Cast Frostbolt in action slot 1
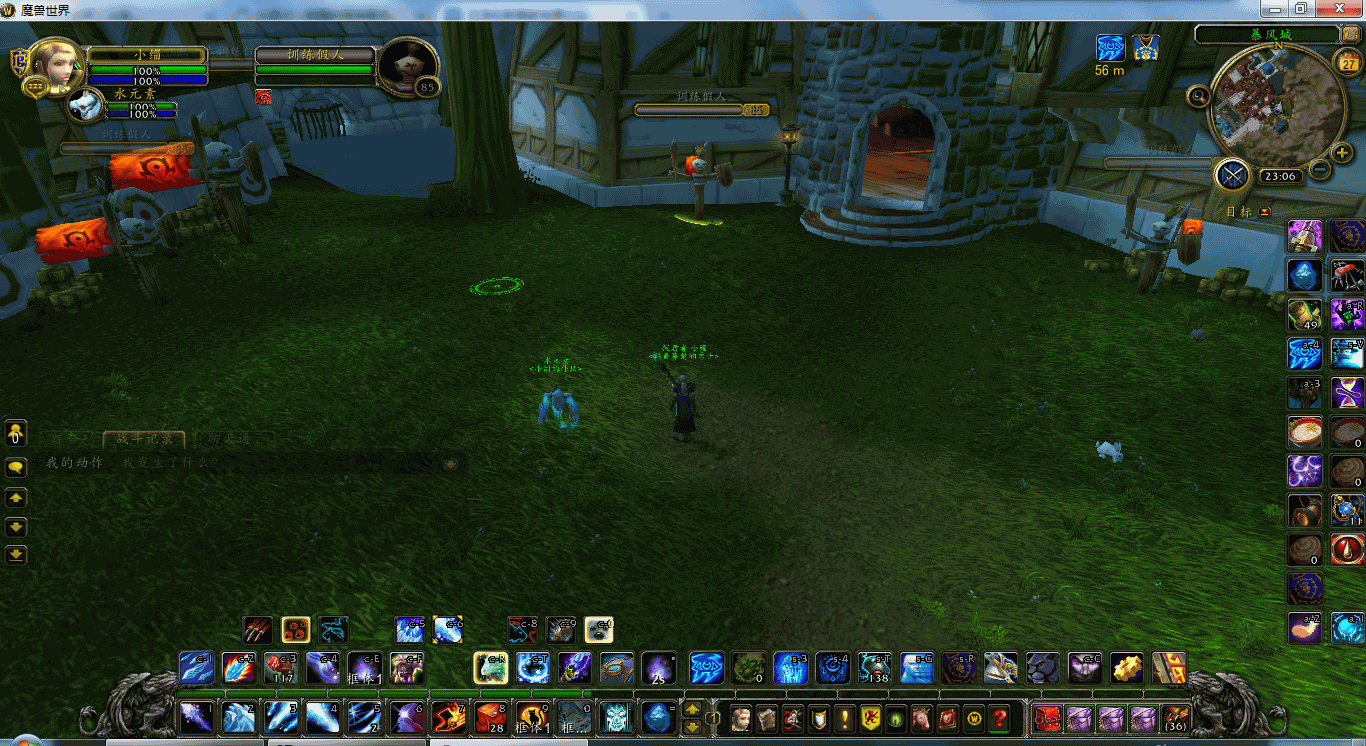Image resolution: width=1366 pixels, height=746 pixels. coord(196,718)
